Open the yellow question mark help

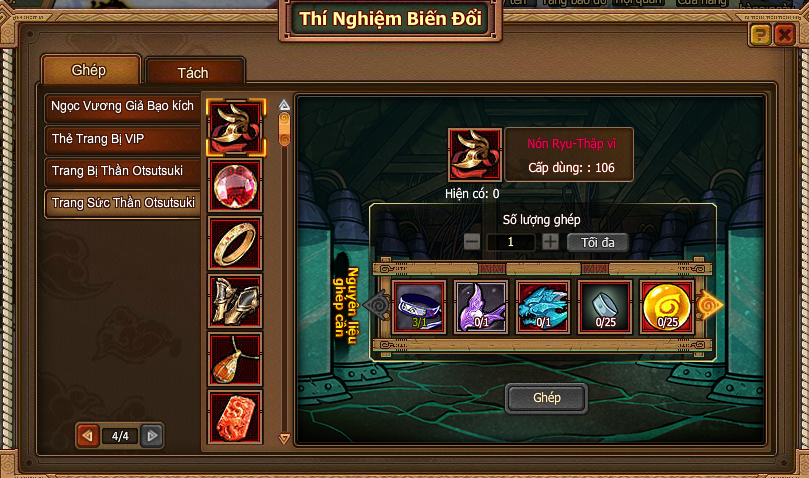760,36
